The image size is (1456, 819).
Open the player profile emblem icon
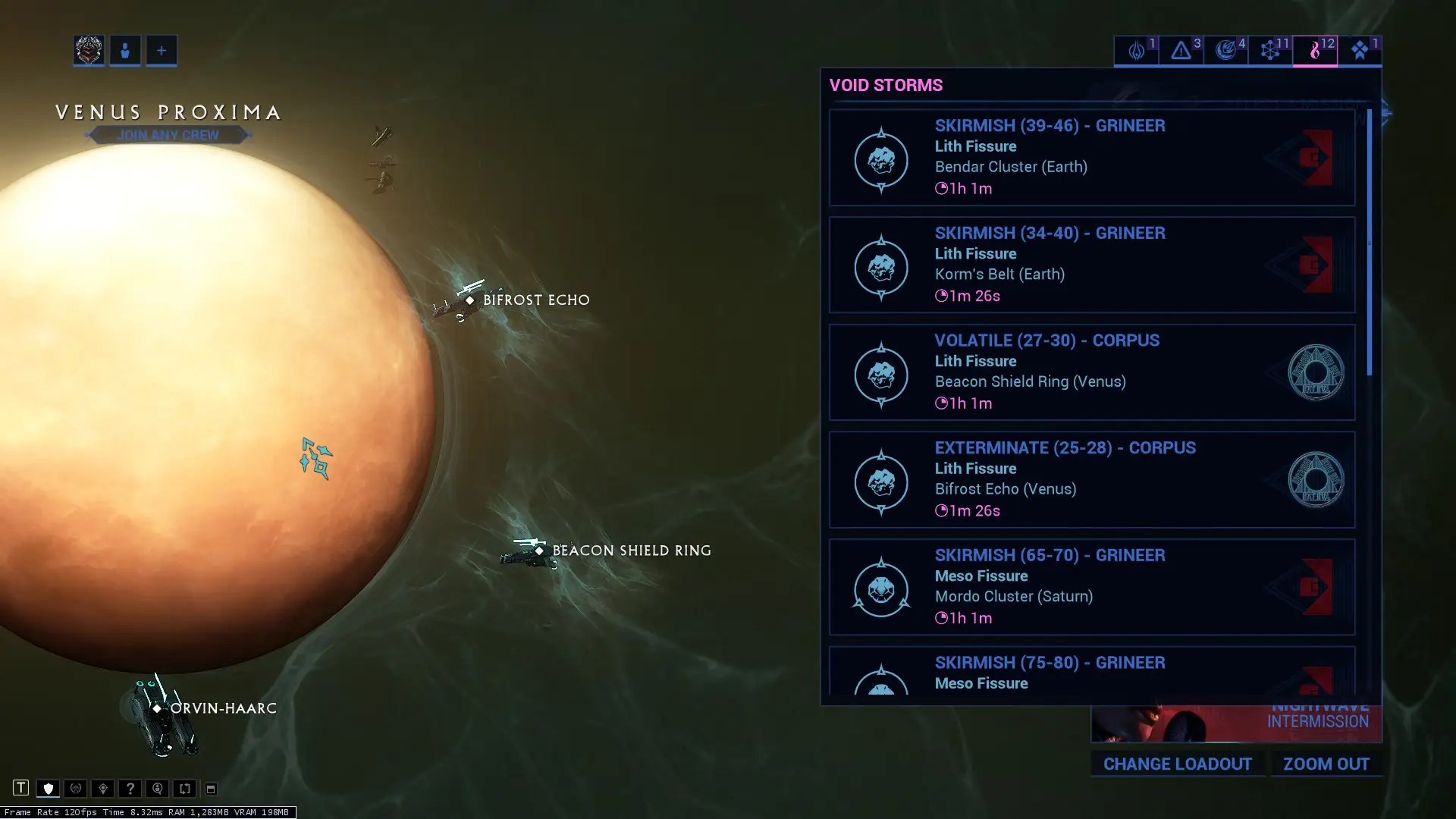[x=89, y=51]
